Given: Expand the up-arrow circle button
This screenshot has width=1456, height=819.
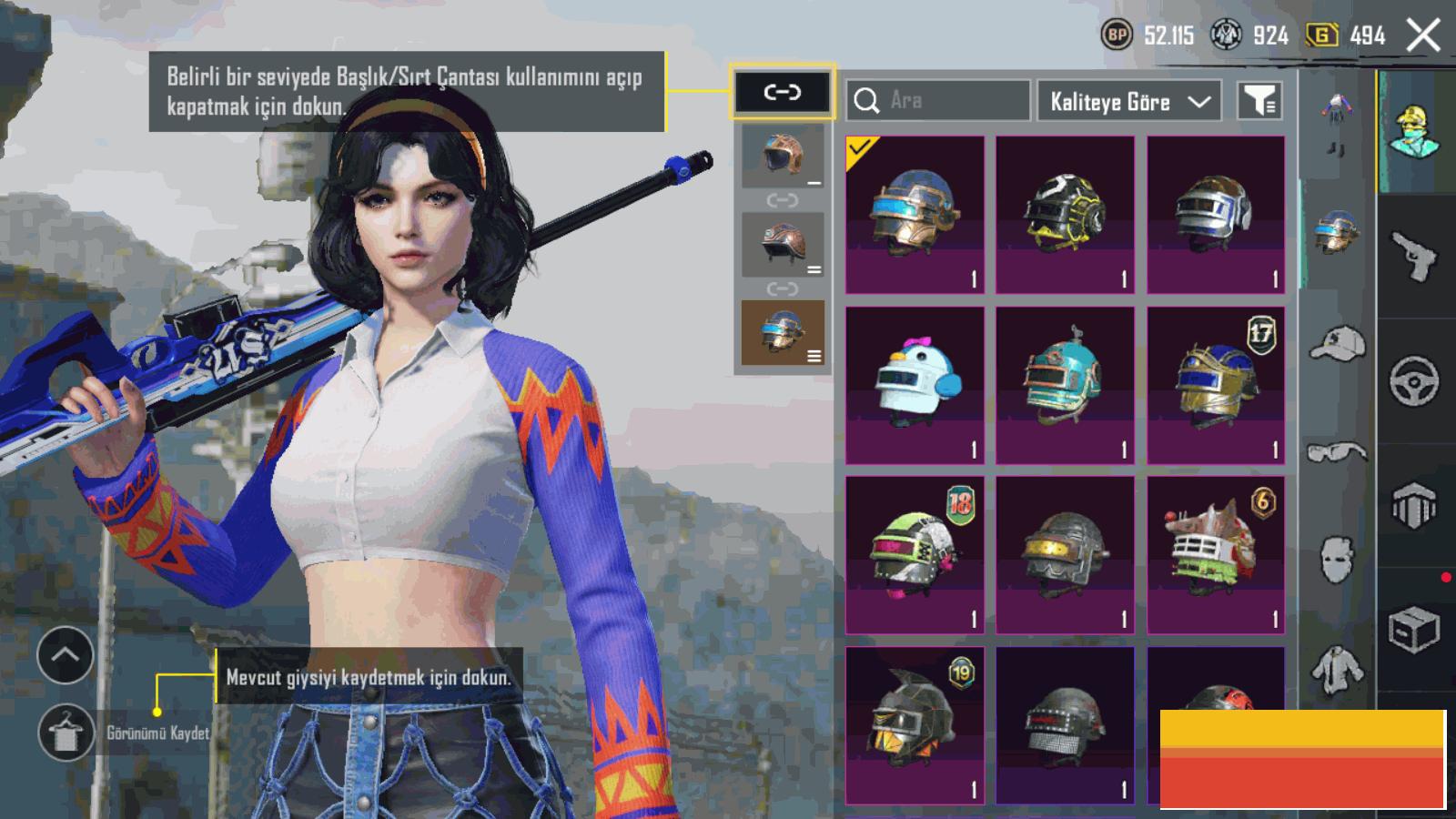Looking at the screenshot, I should pos(66,655).
